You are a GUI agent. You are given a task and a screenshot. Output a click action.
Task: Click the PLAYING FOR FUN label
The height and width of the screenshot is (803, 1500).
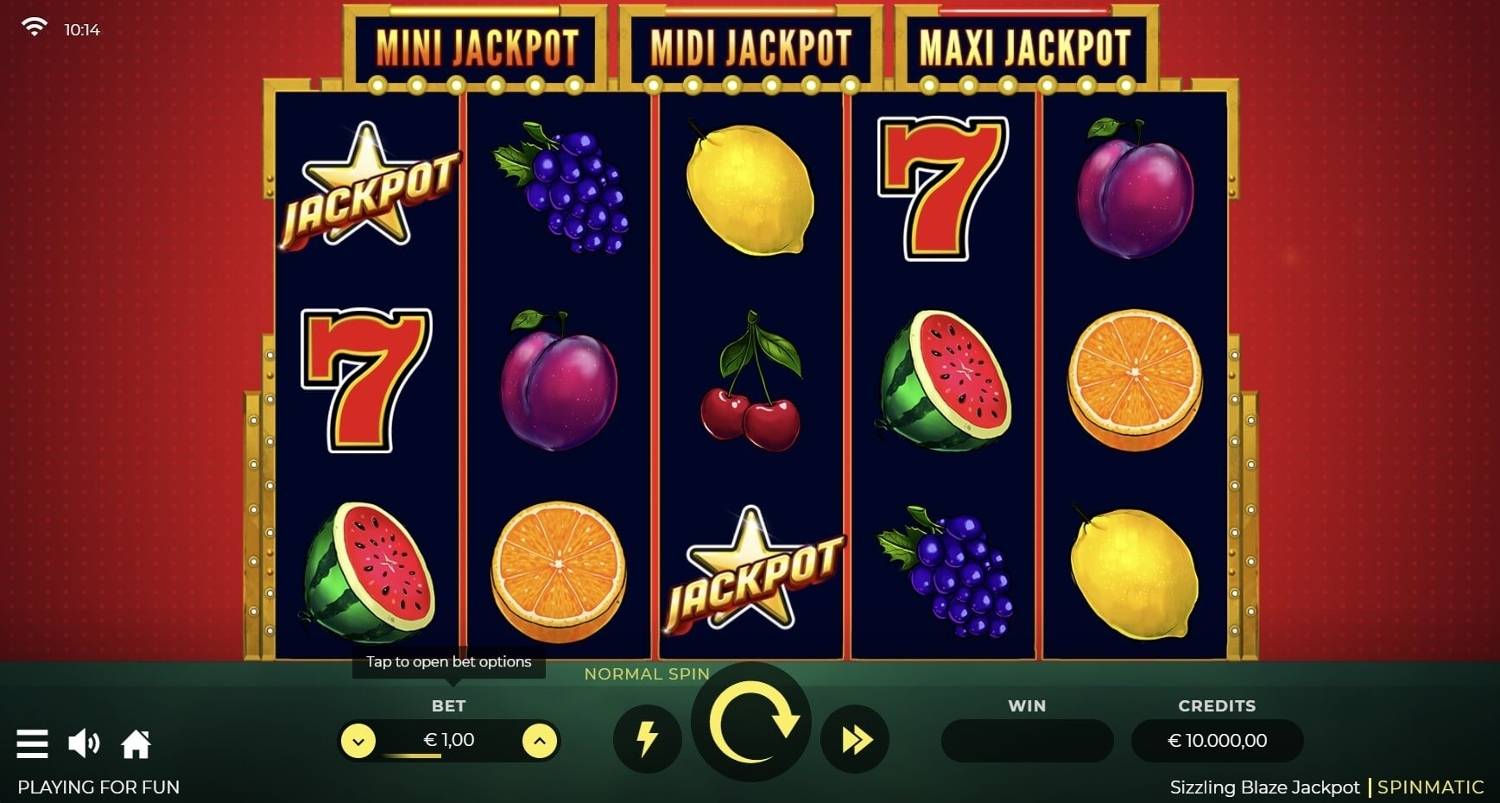(x=97, y=787)
